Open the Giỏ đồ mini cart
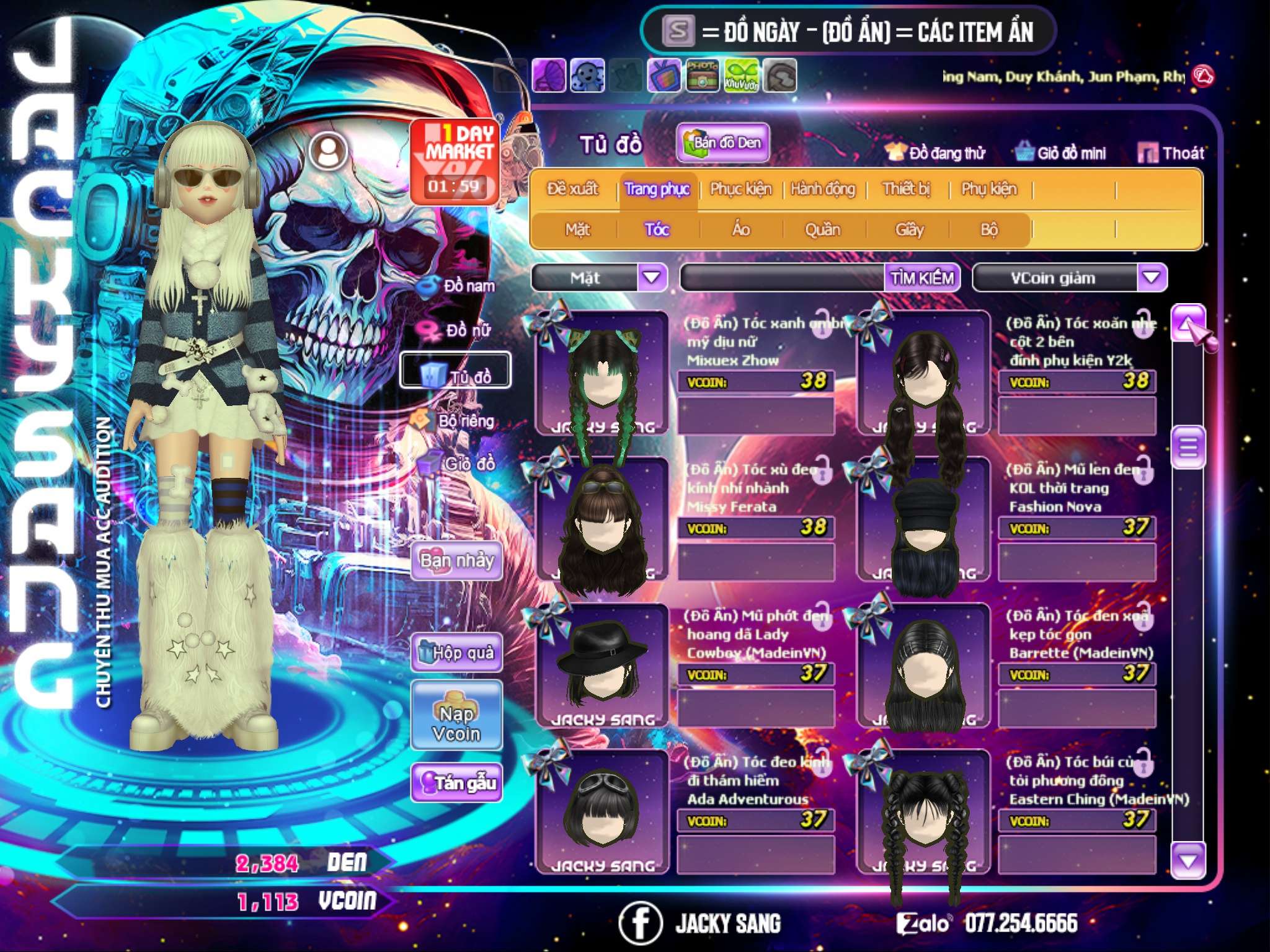 [1061, 153]
